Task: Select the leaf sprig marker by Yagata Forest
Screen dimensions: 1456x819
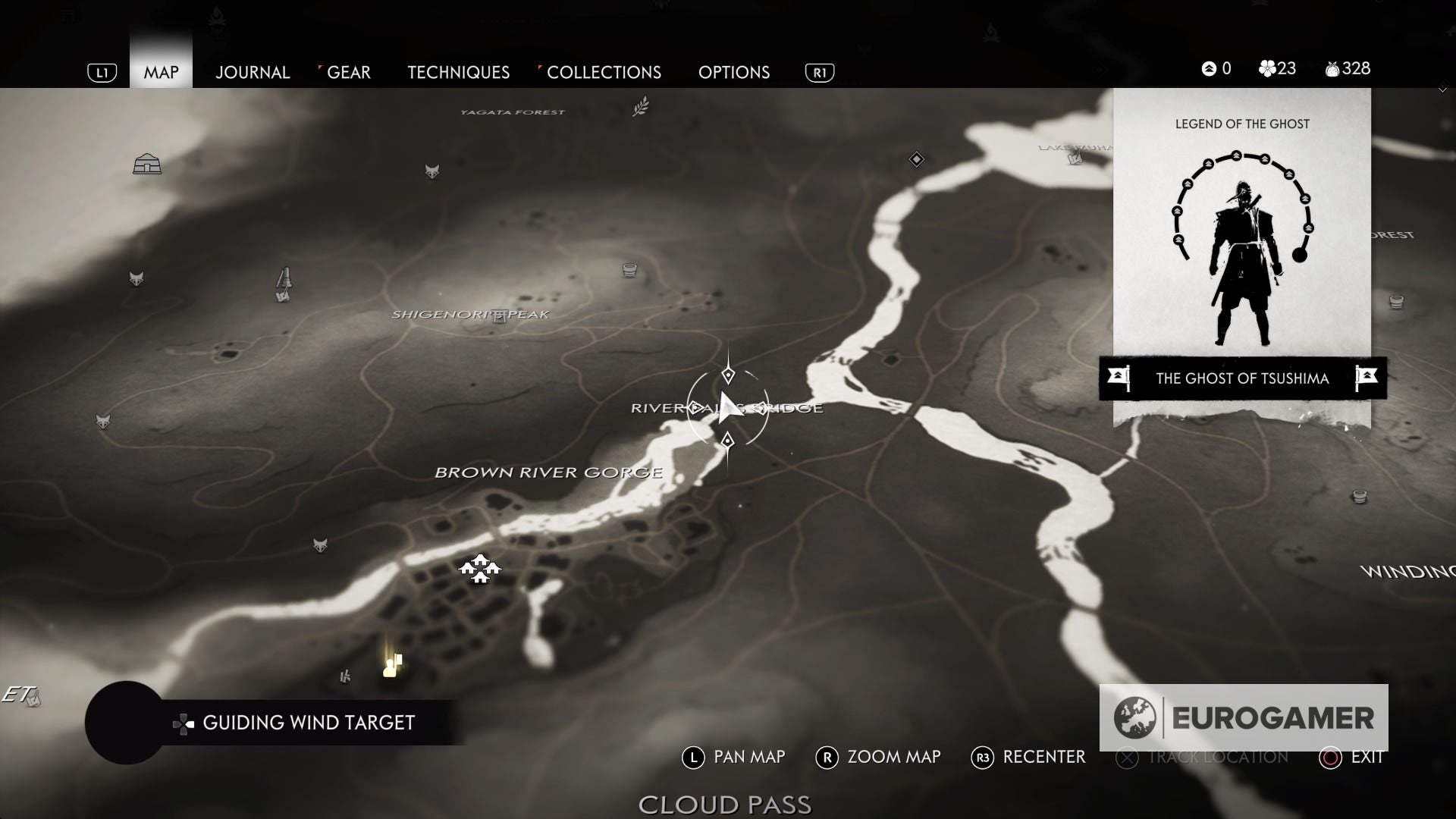Action: pyautogui.click(x=641, y=106)
